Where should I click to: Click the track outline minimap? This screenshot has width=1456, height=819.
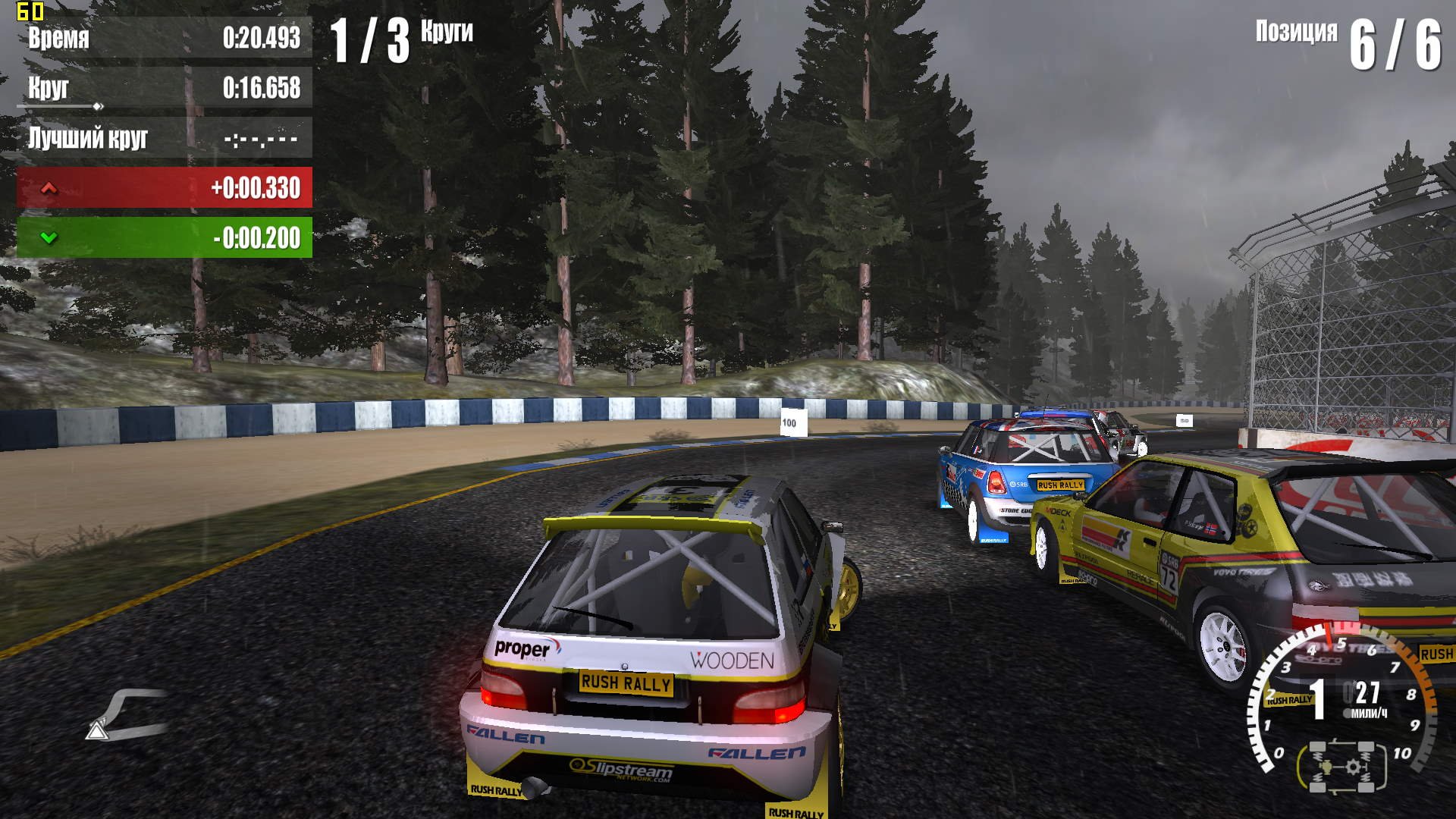(x=129, y=713)
